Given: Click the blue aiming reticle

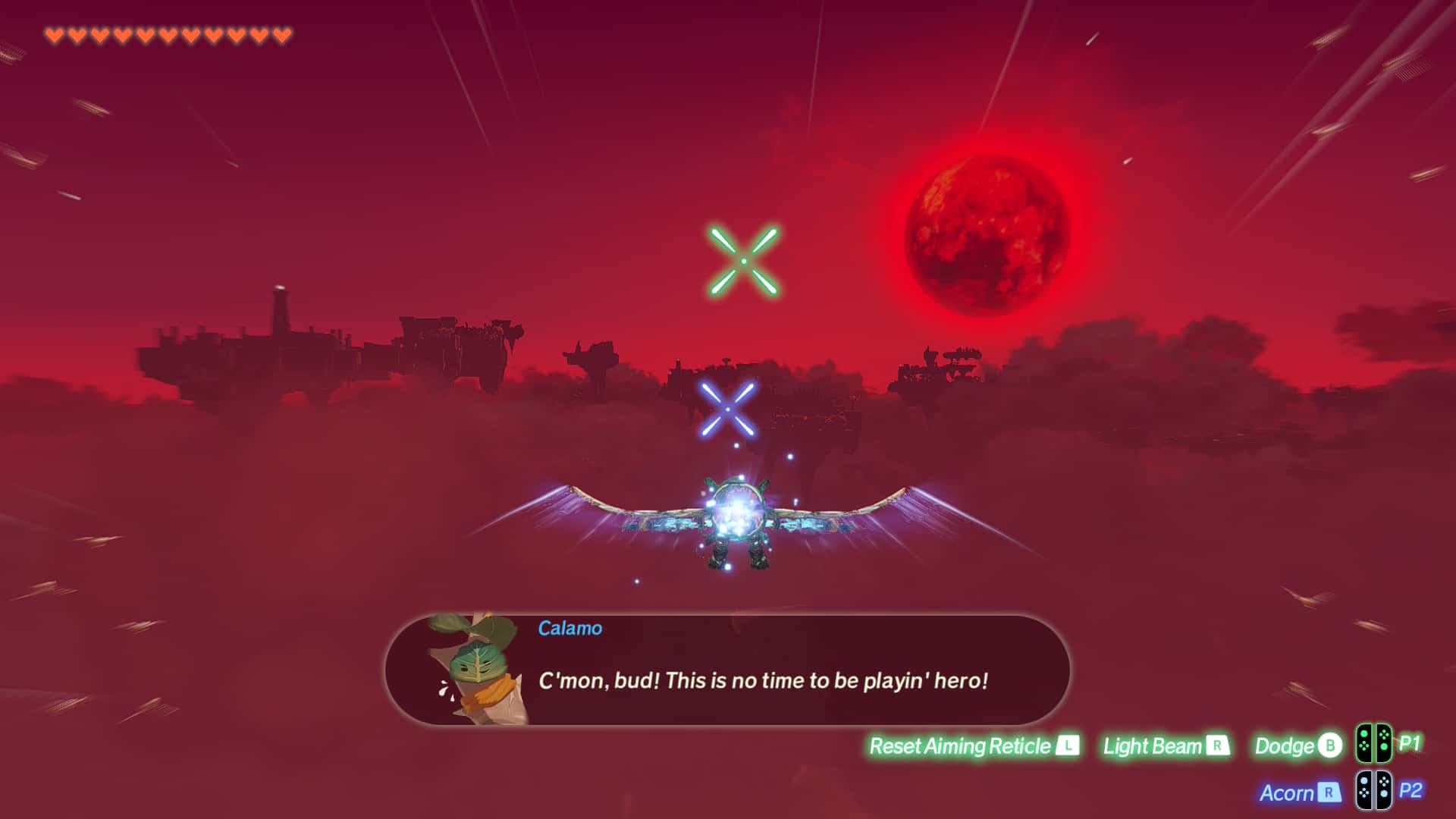Looking at the screenshot, I should [727, 409].
